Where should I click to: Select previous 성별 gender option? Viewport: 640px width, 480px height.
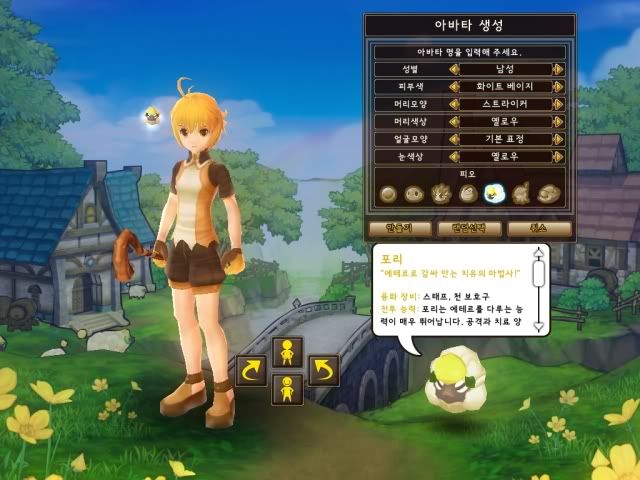point(453,70)
